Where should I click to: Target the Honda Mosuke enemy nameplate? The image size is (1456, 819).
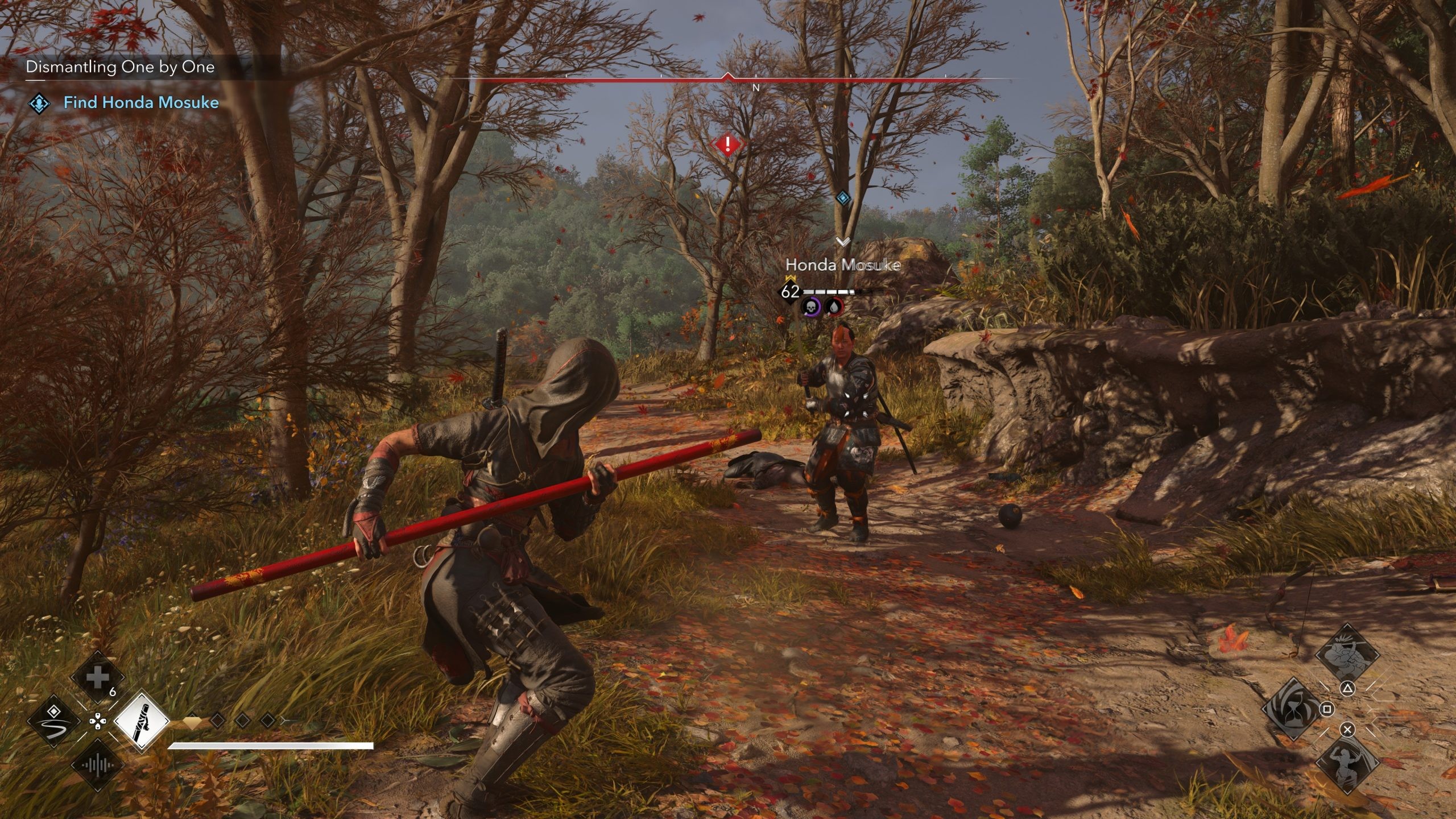[842, 265]
